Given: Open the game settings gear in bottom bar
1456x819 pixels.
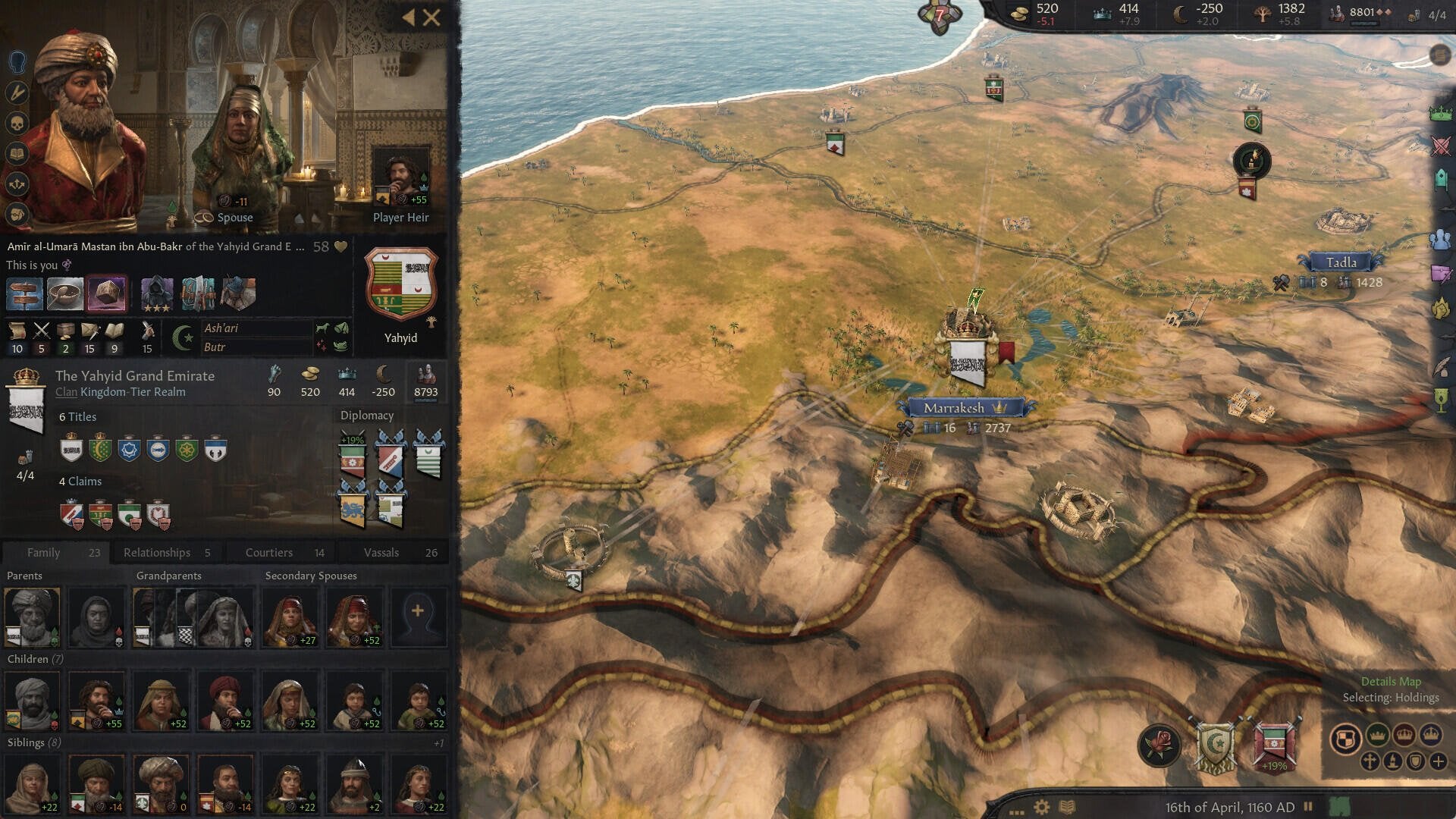Looking at the screenshot, I should pyautogui.click(x=1041, y=806).
